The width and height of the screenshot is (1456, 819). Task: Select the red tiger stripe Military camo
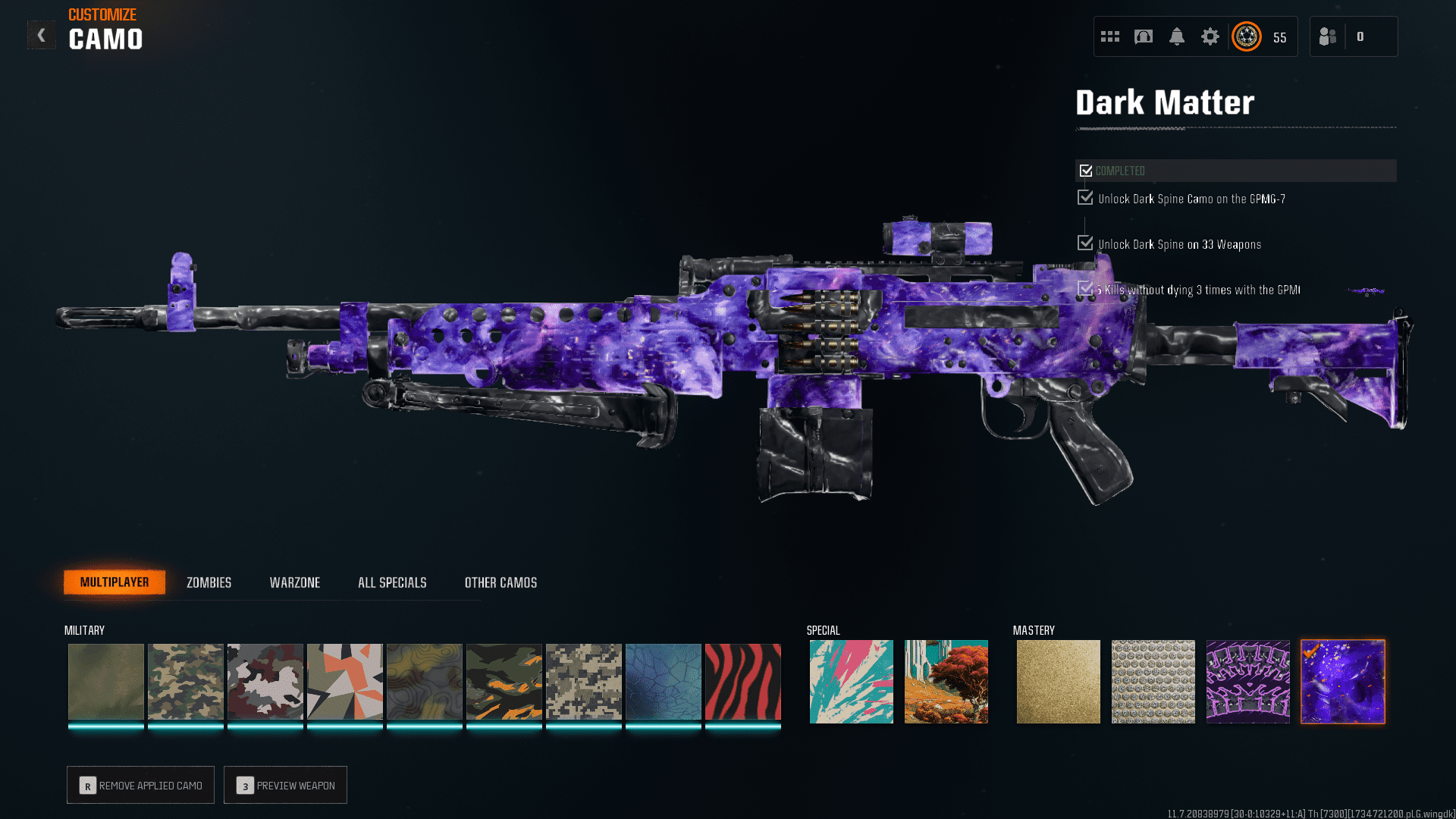742,681
